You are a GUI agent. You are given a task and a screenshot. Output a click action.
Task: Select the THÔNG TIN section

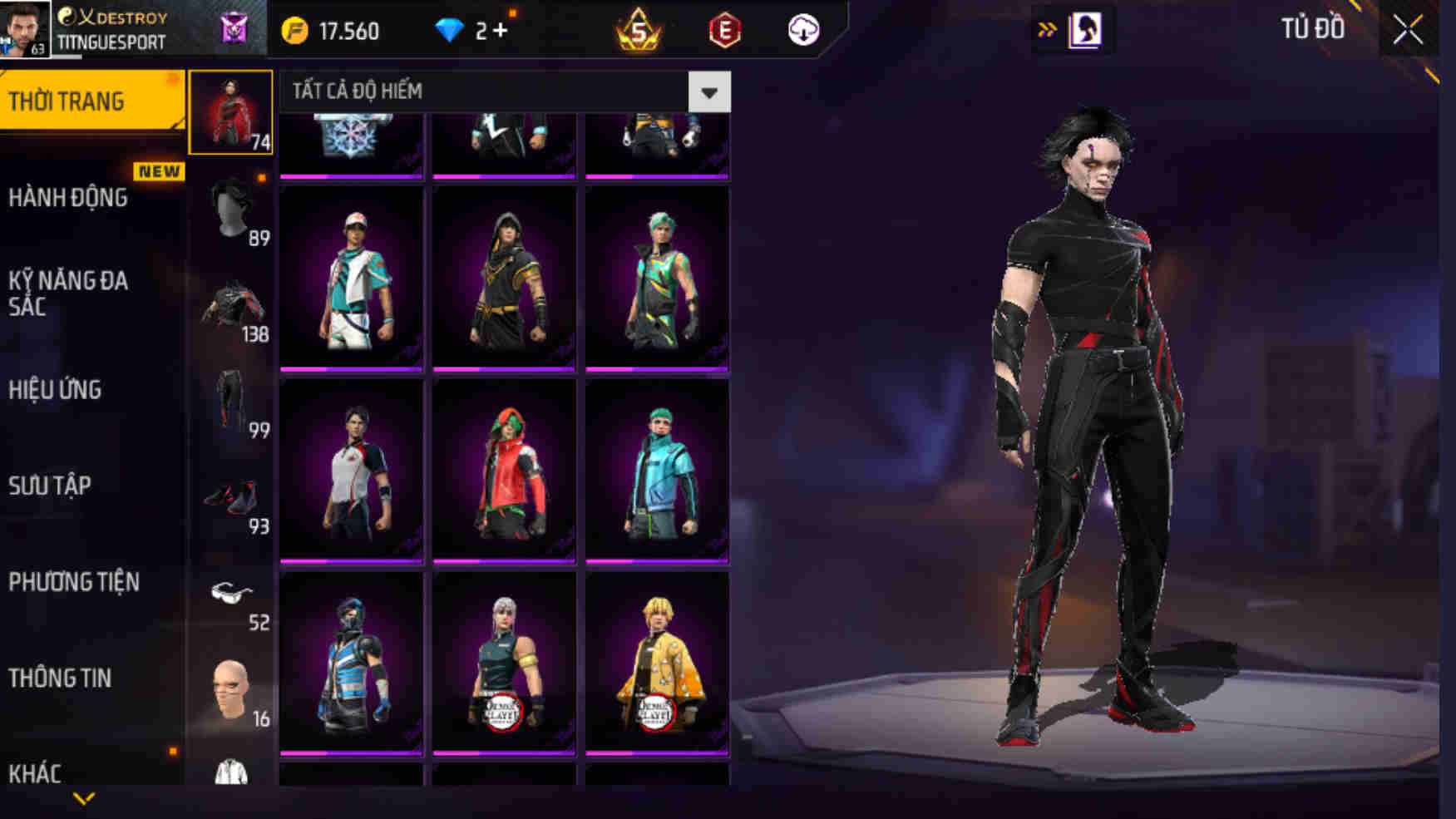point(61,678)
